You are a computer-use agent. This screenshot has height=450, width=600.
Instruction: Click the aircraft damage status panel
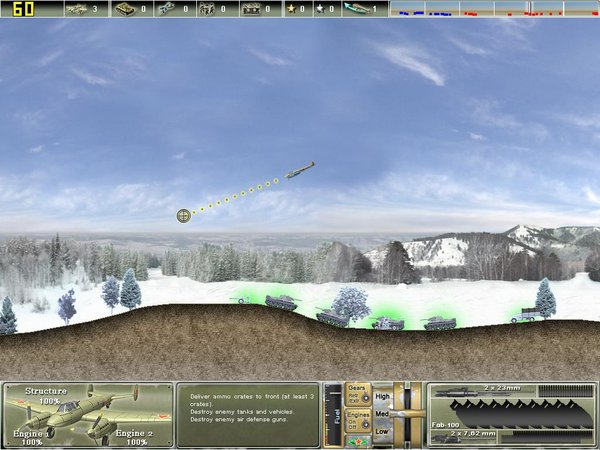(86, 414)
